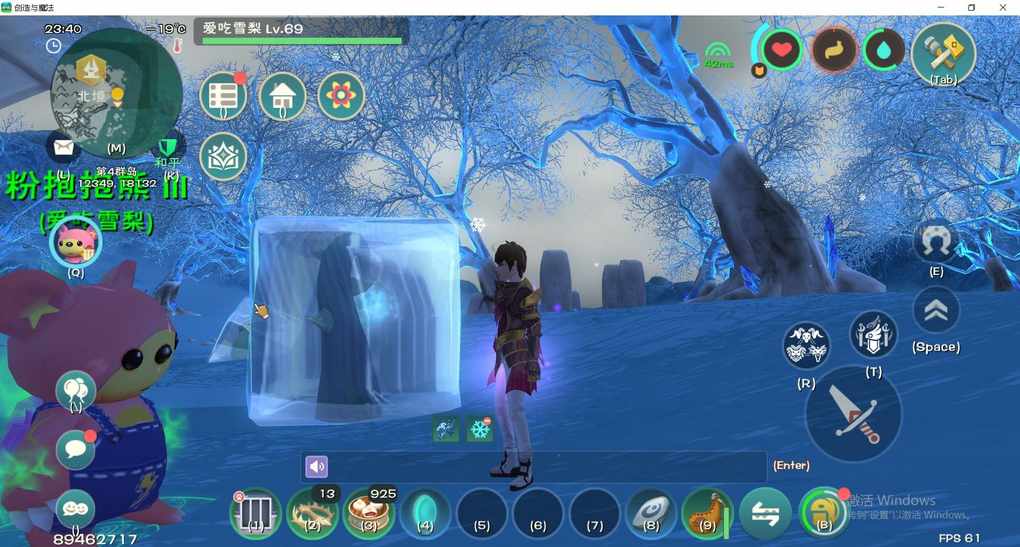This screenshot has width=1020, height=547.
Task: Close the game window
Action: pos(1002,8)
